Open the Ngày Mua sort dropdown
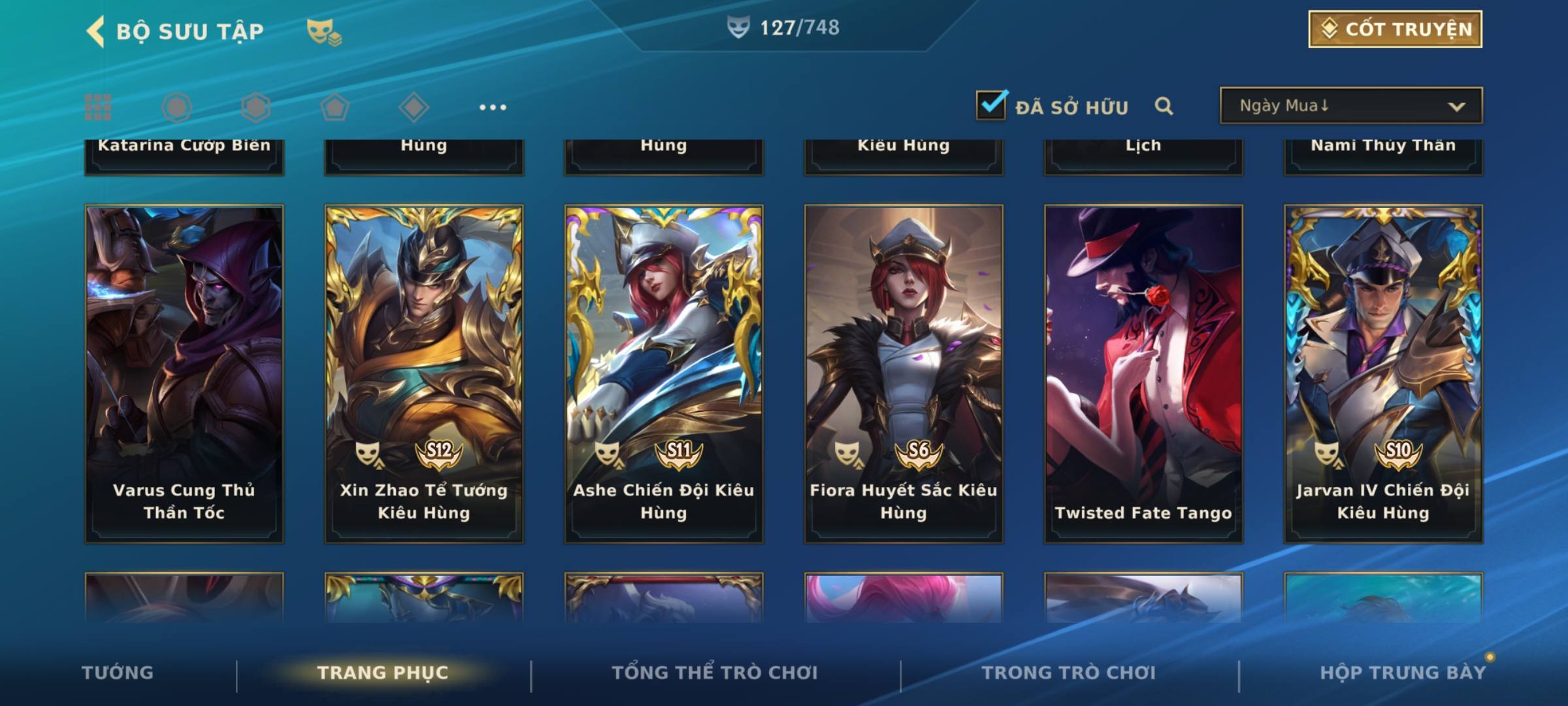This screenshot has width=1568, height=706. [1350, 106]
